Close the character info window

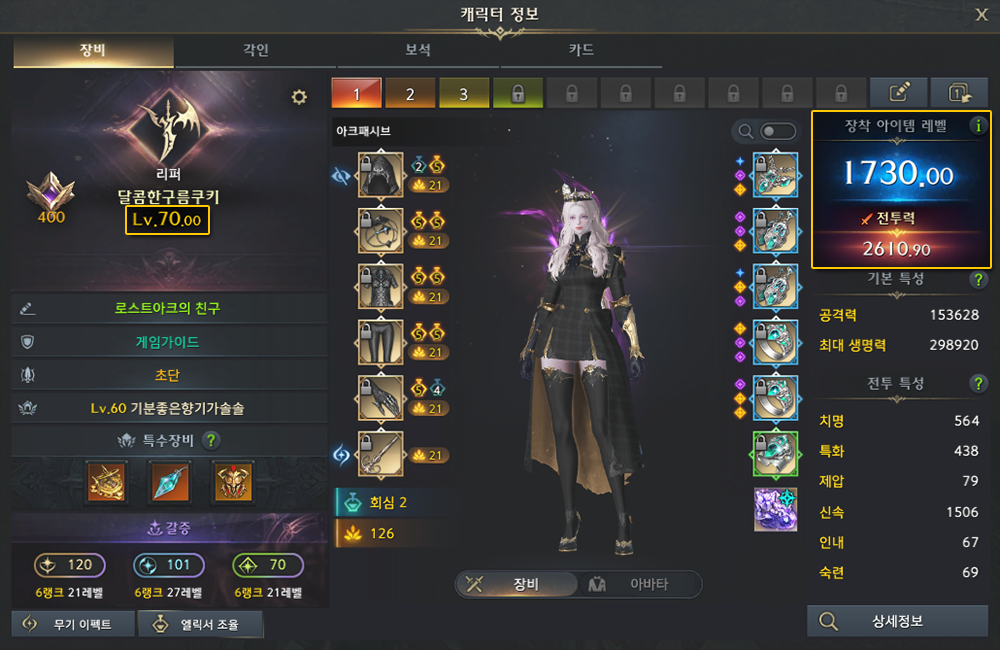(981, 14)
